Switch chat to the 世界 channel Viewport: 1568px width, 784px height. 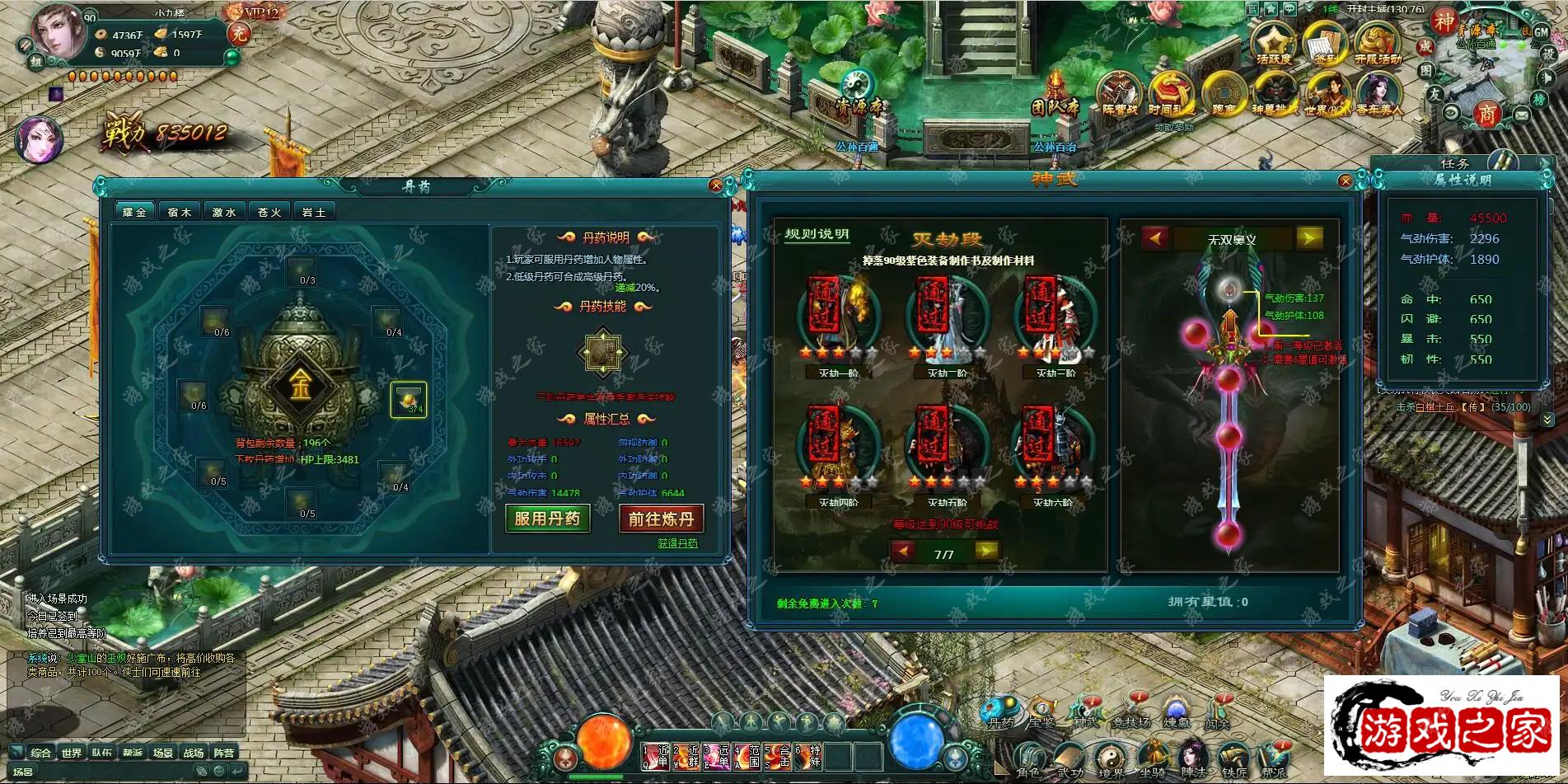[x=72, y=753]
